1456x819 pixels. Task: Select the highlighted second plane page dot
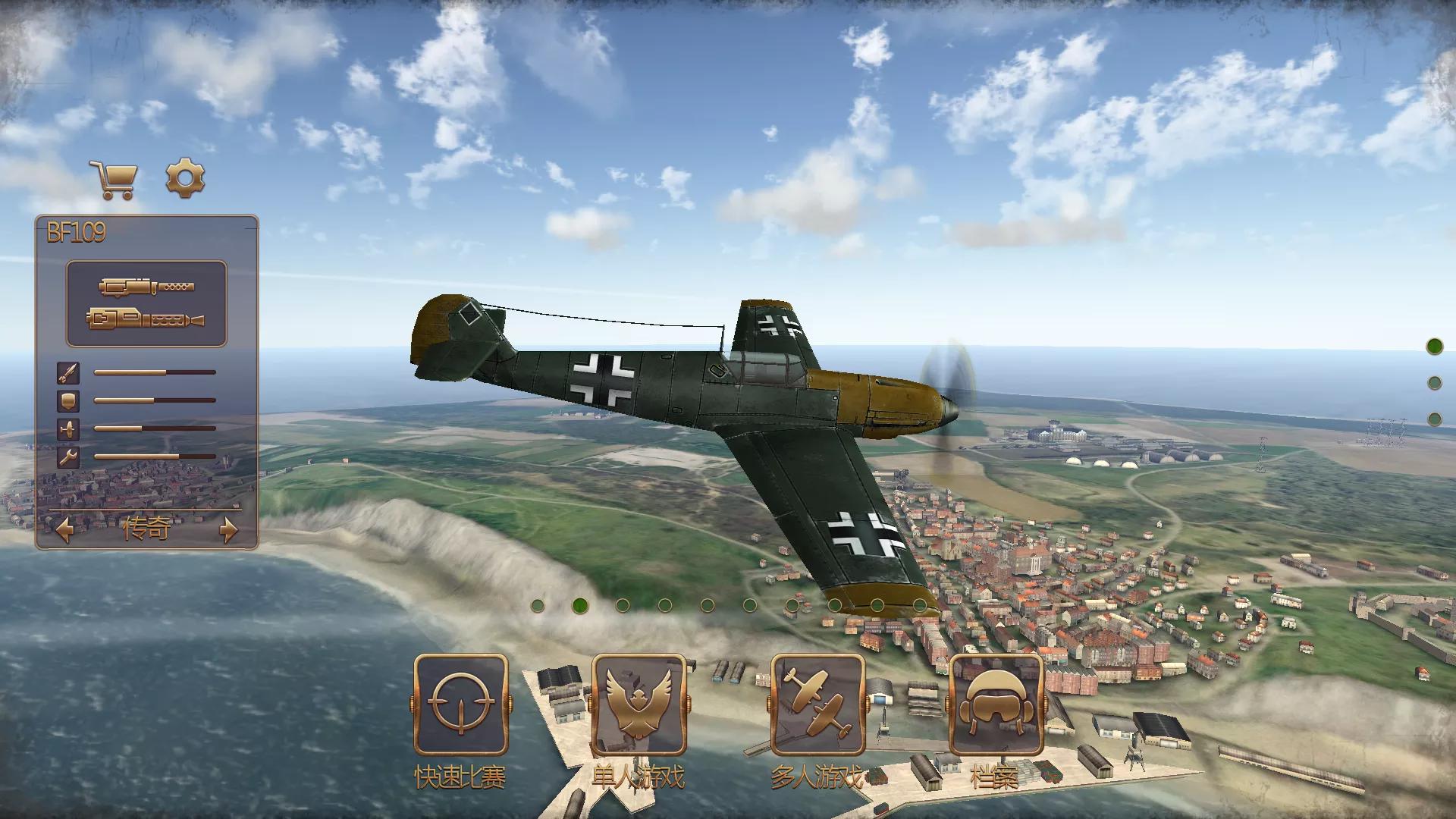580,605
